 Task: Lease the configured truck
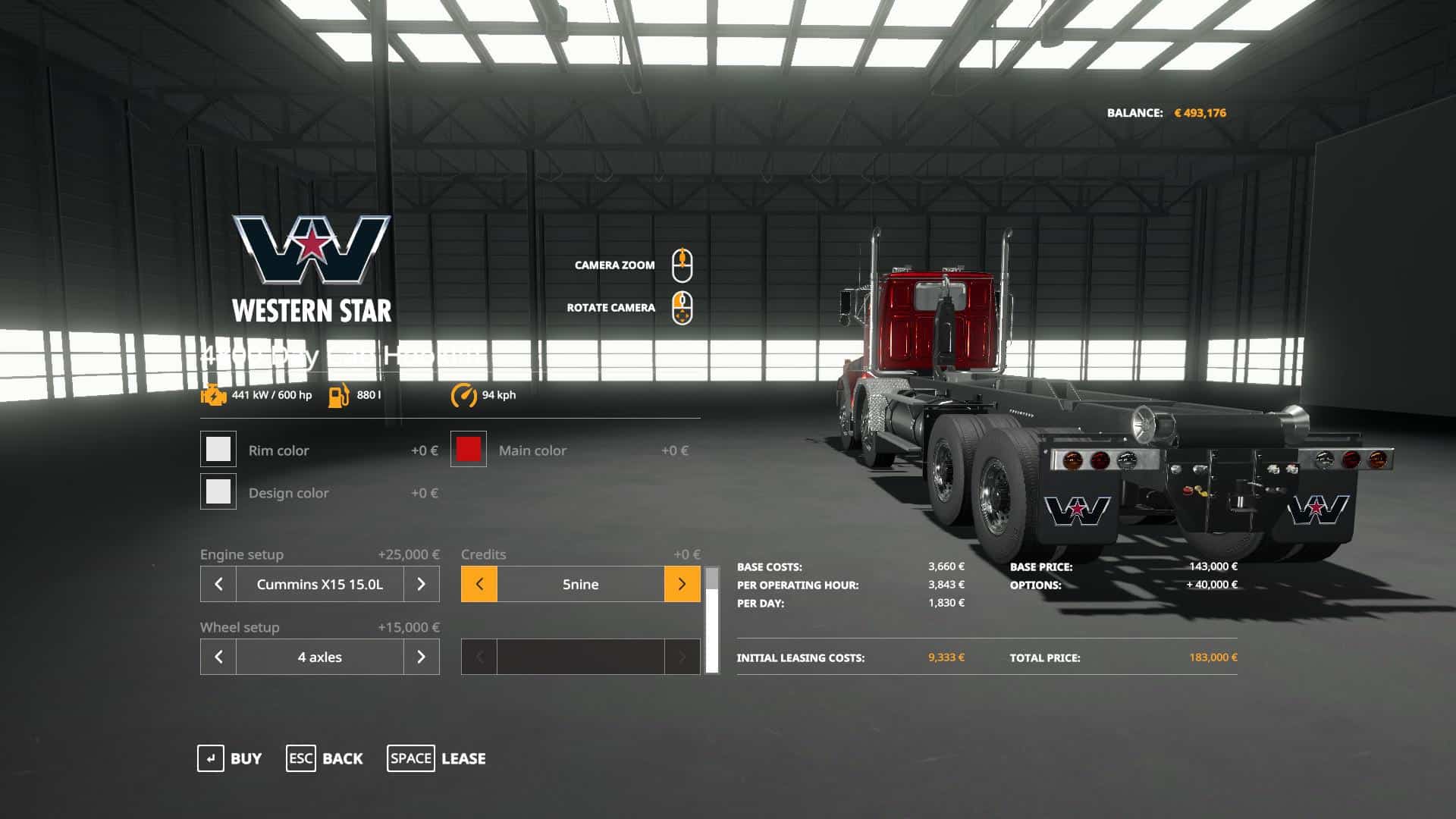point(437,758)
